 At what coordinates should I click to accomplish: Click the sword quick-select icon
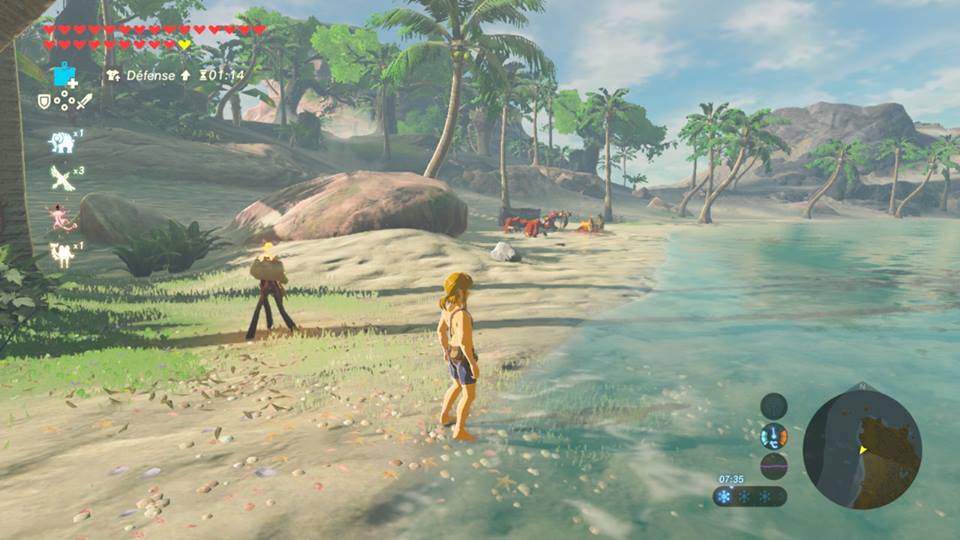85,101
